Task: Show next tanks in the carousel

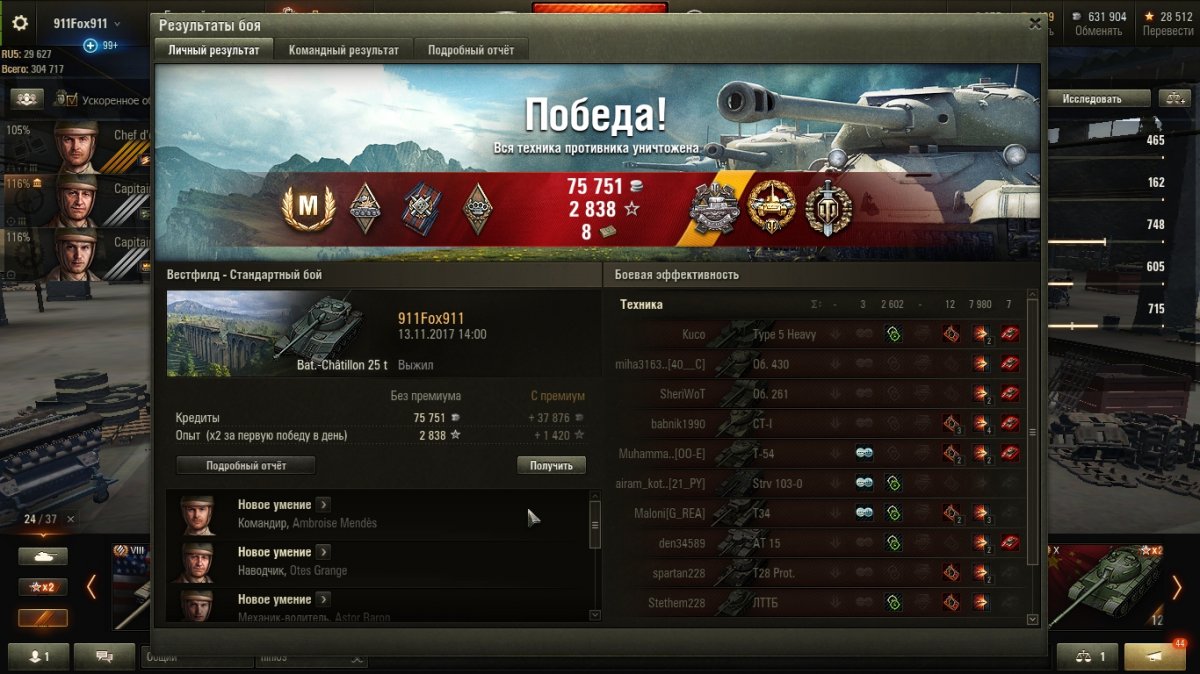Action: 1178,587
